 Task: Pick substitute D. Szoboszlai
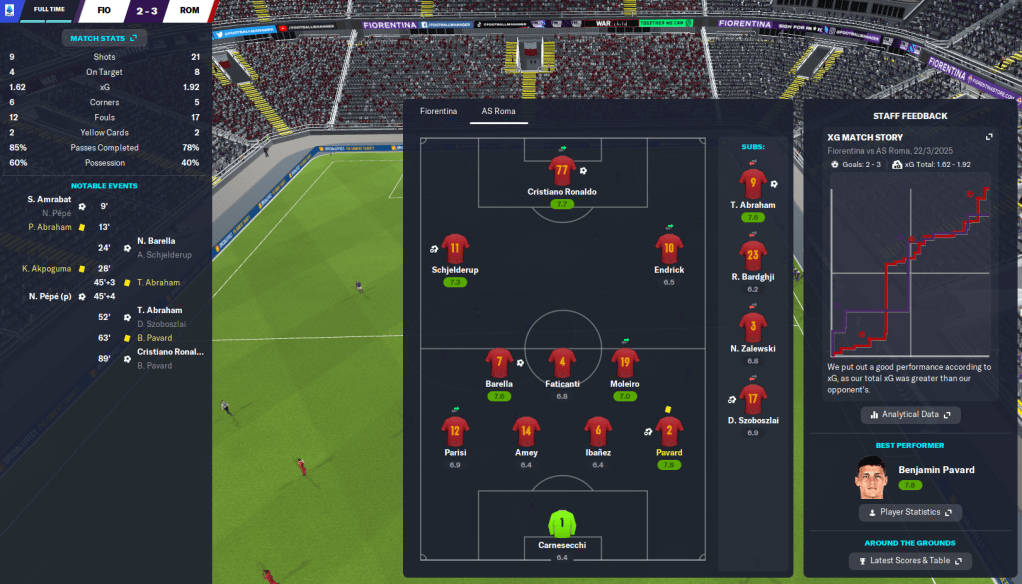point(753,399)
